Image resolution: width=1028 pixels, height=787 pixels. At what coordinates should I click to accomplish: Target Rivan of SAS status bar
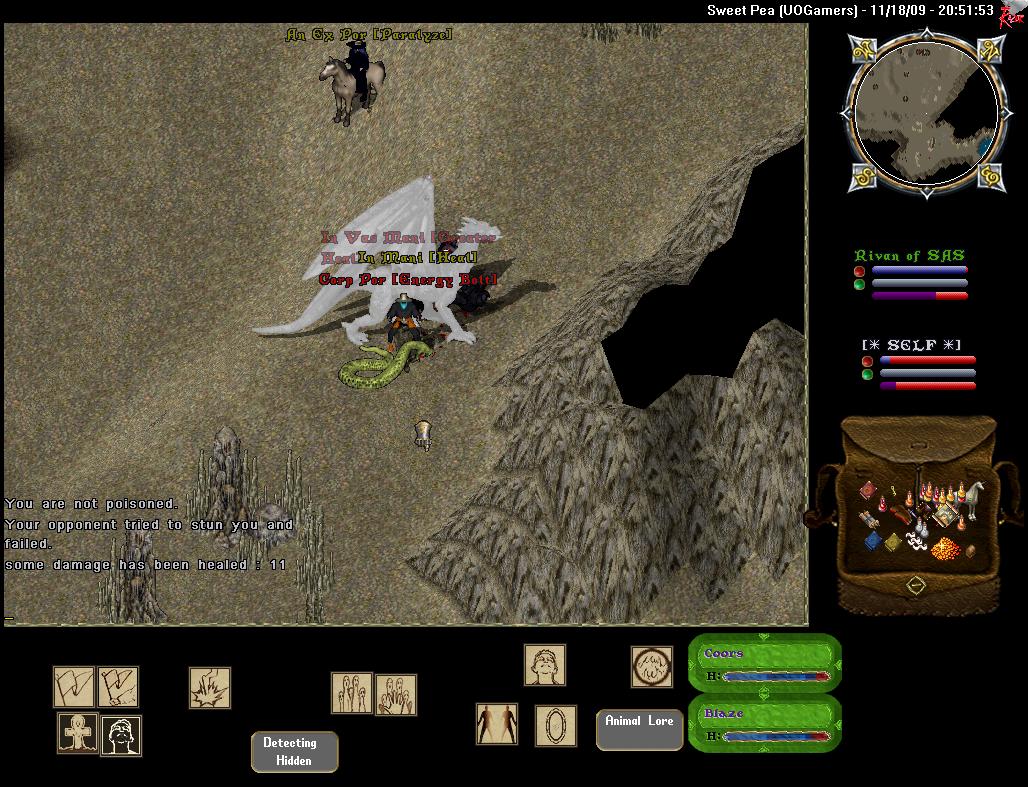click(x=910, y=276)
